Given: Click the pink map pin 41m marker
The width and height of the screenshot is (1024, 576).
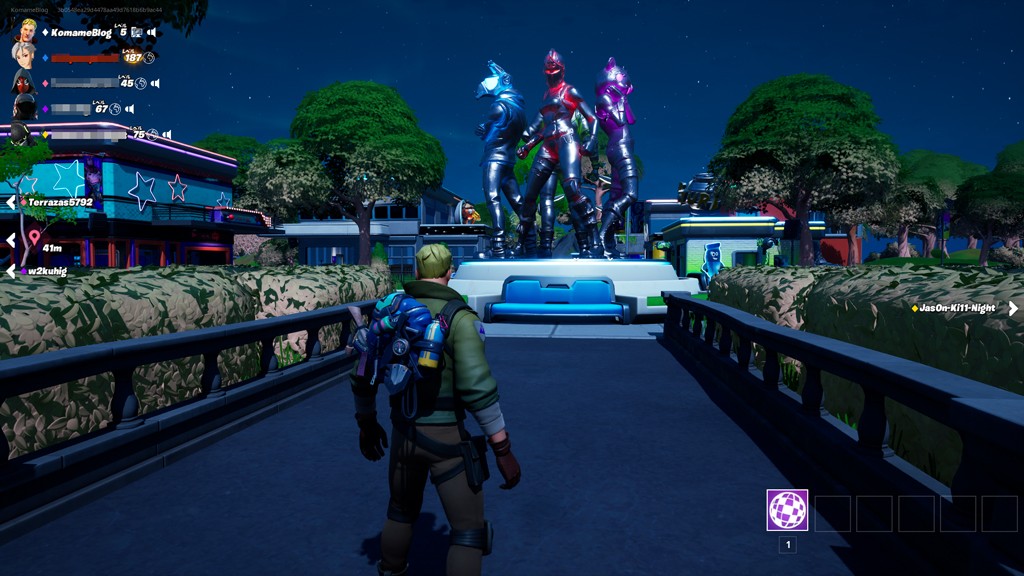Looking at the screenshot, I should pyautogui.click(x=36, y=240).
